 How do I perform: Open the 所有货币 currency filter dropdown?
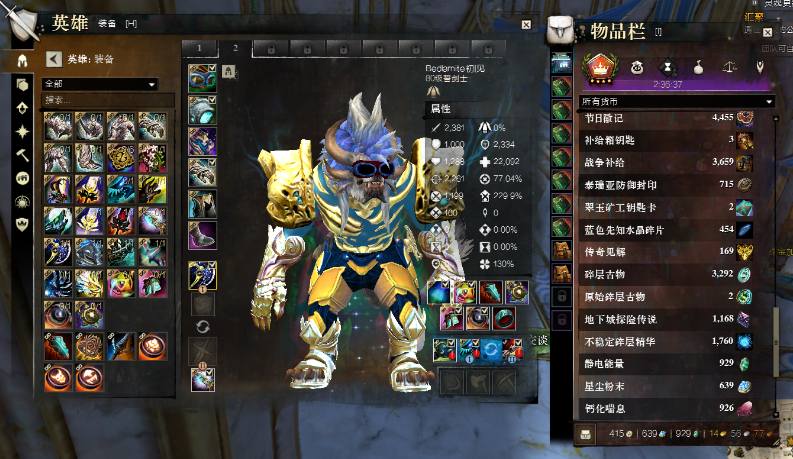[x=677, y=101]
